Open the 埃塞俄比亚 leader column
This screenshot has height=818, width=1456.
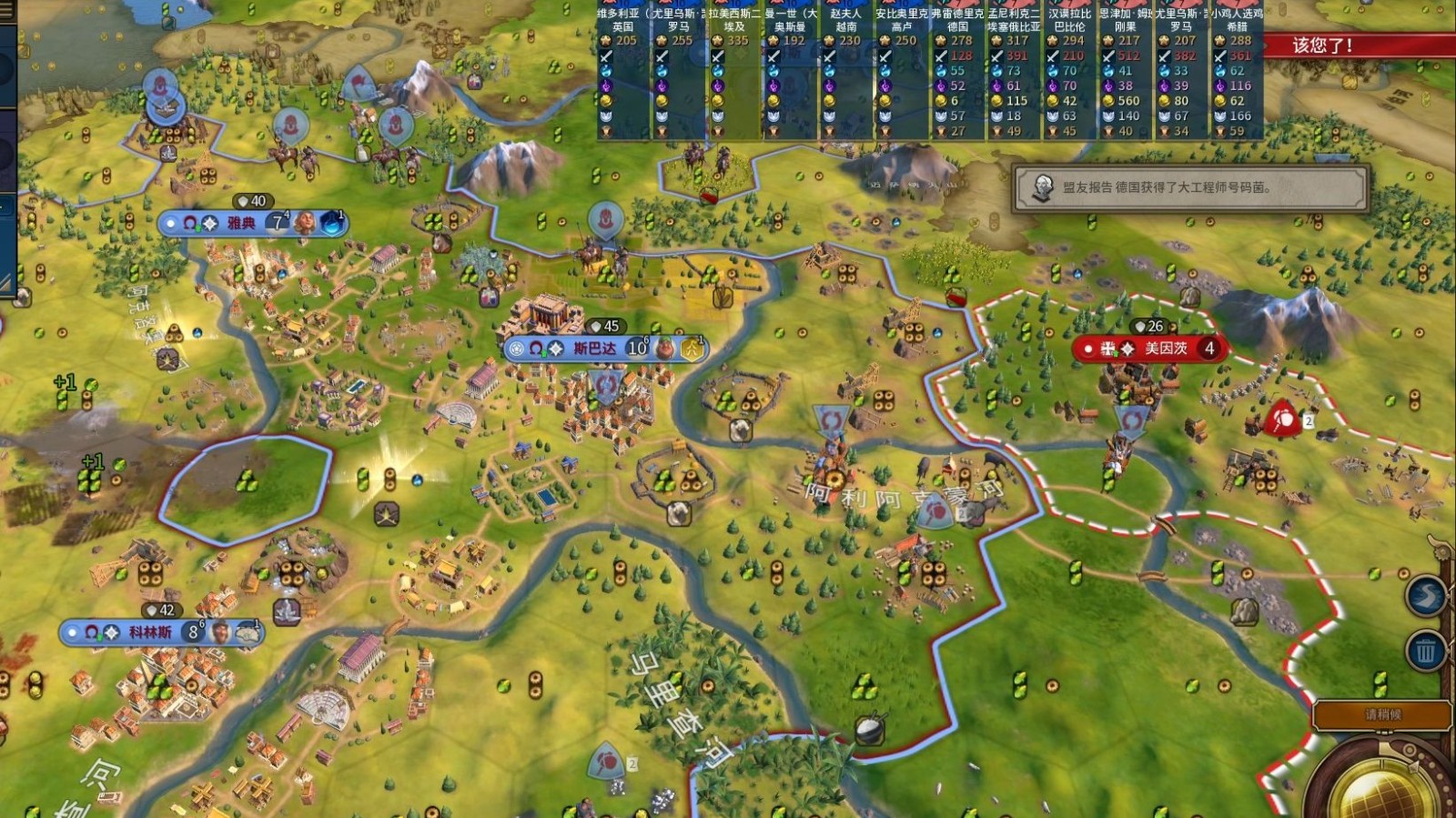(1014, 73)
